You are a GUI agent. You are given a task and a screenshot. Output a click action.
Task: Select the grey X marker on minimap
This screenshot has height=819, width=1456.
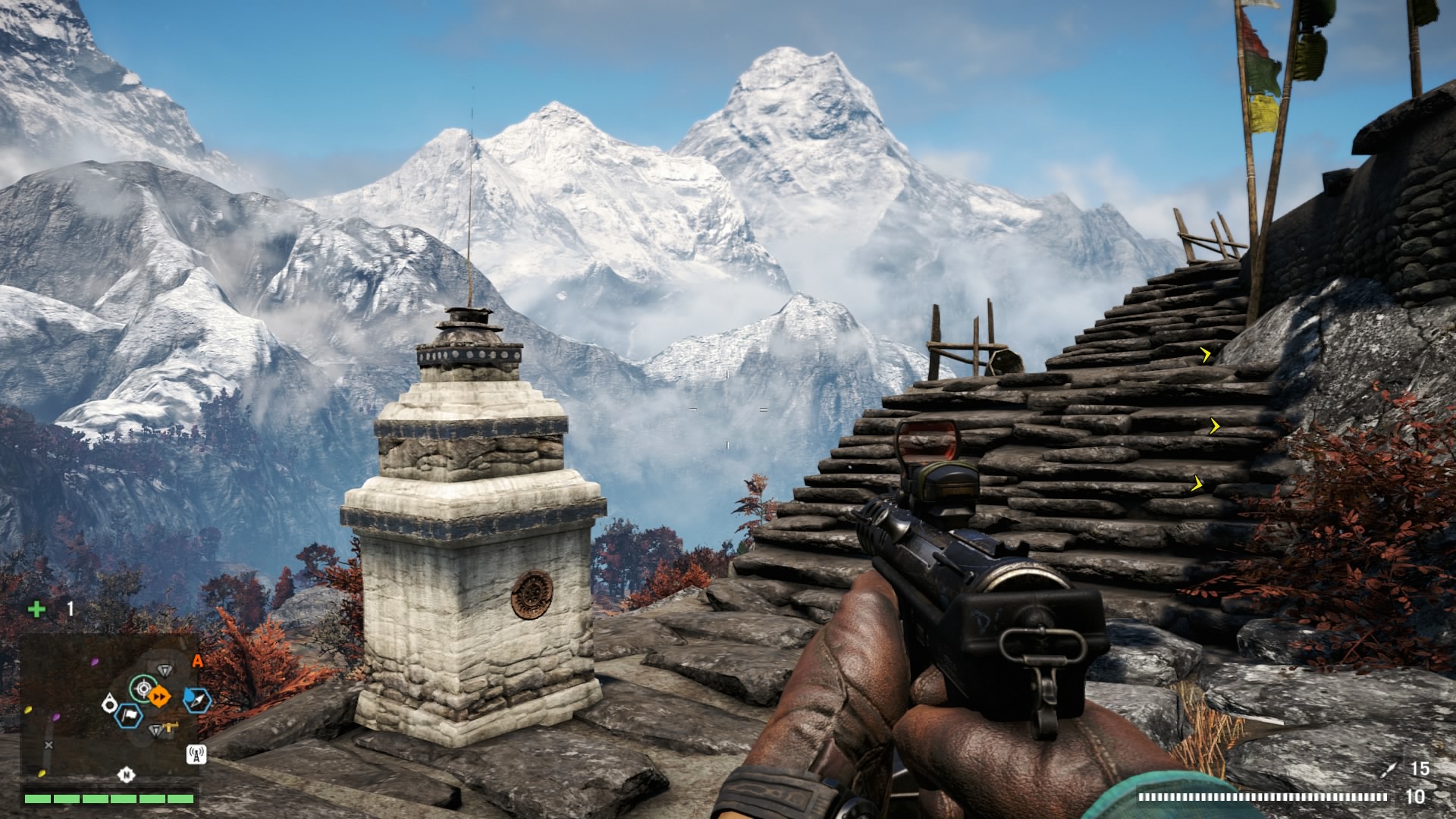tap(49, 745)
